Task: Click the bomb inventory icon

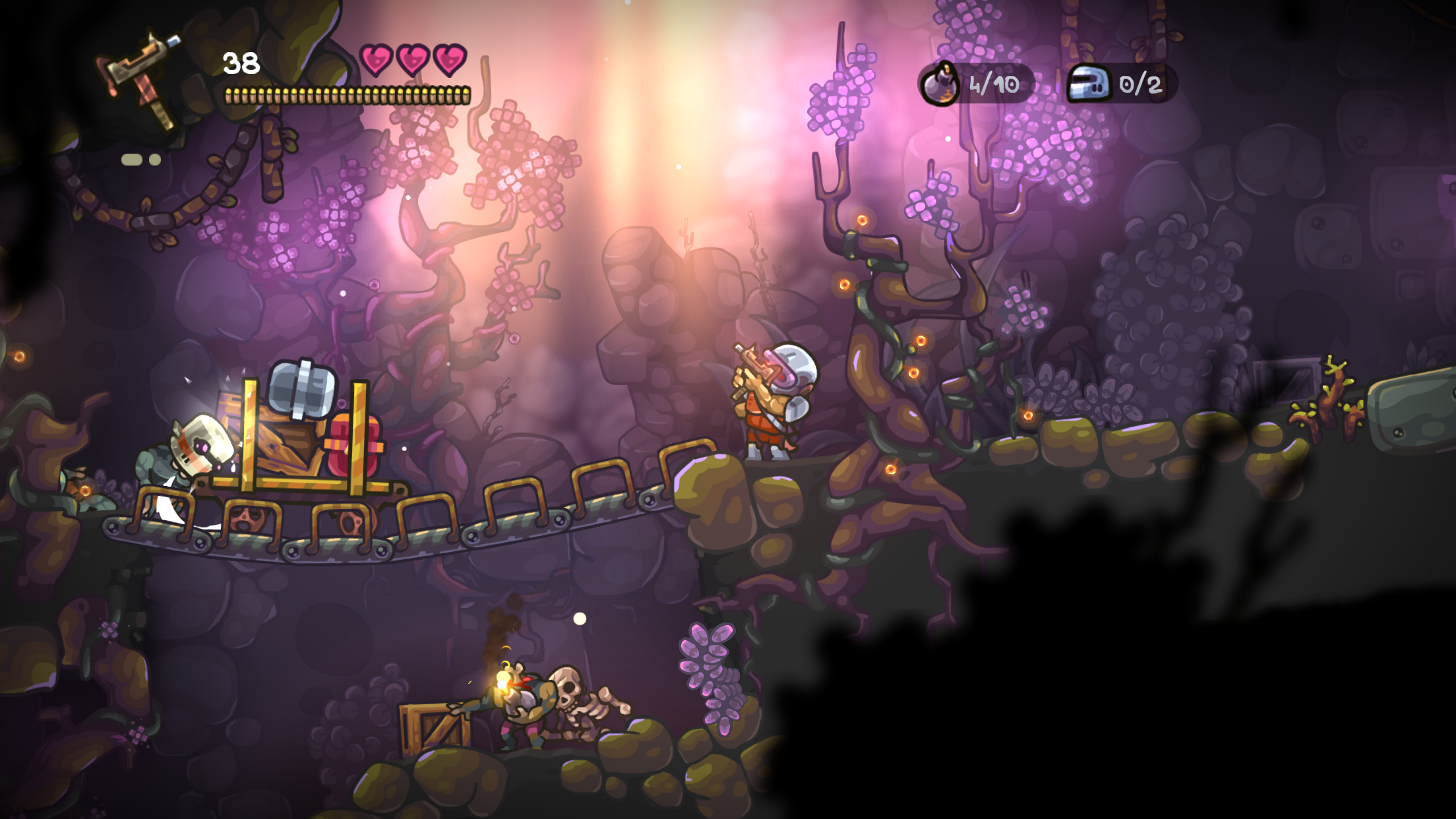Action: (x=940, y=84)
